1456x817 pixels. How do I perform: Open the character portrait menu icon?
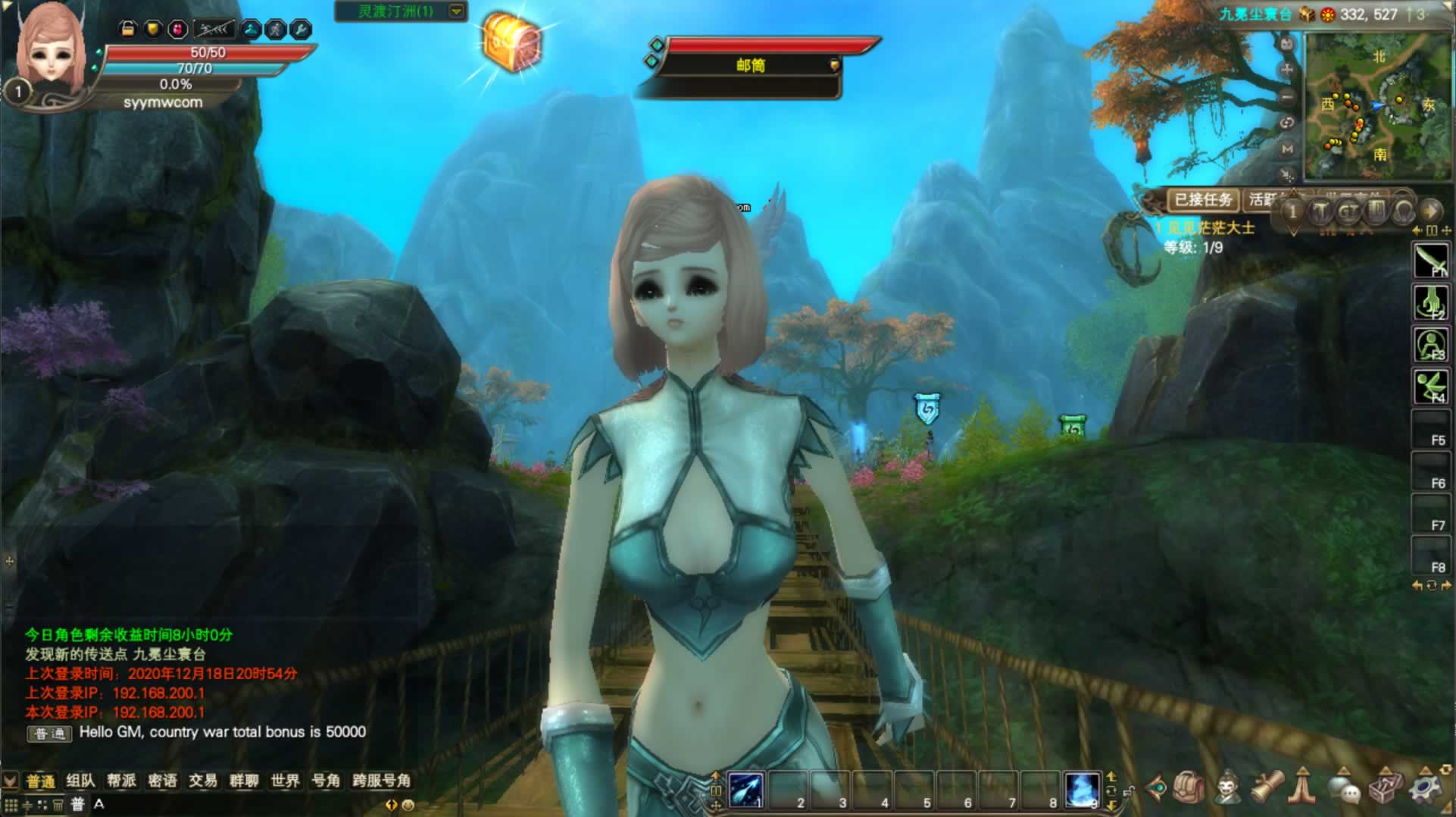[x=1227, y=788]
